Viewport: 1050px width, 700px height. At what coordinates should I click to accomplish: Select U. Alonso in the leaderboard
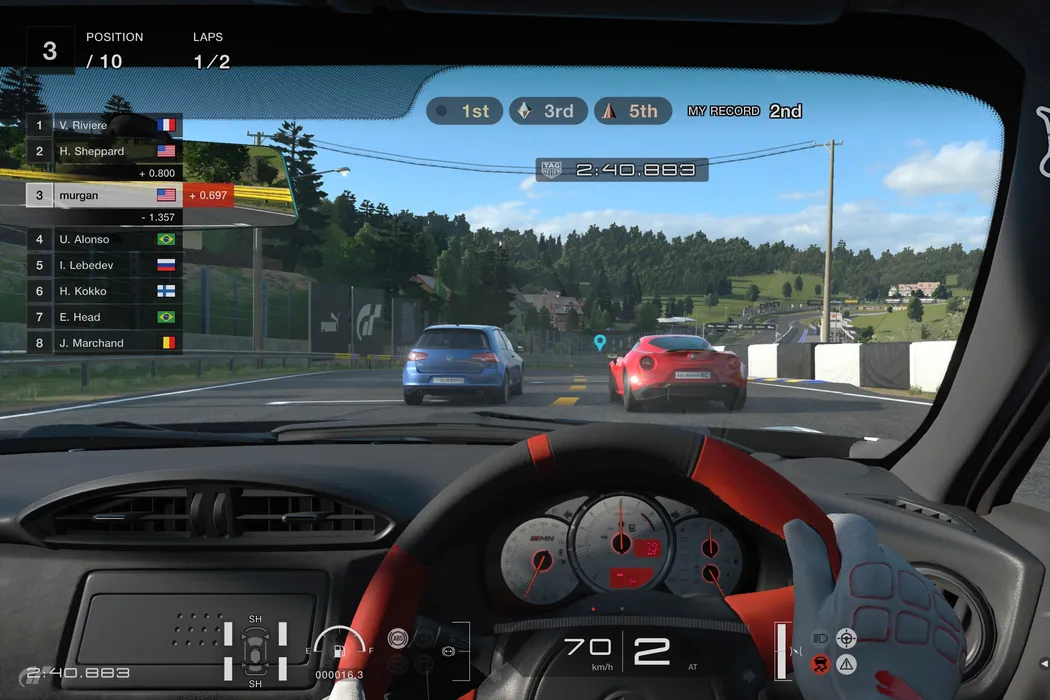(104, 239)
